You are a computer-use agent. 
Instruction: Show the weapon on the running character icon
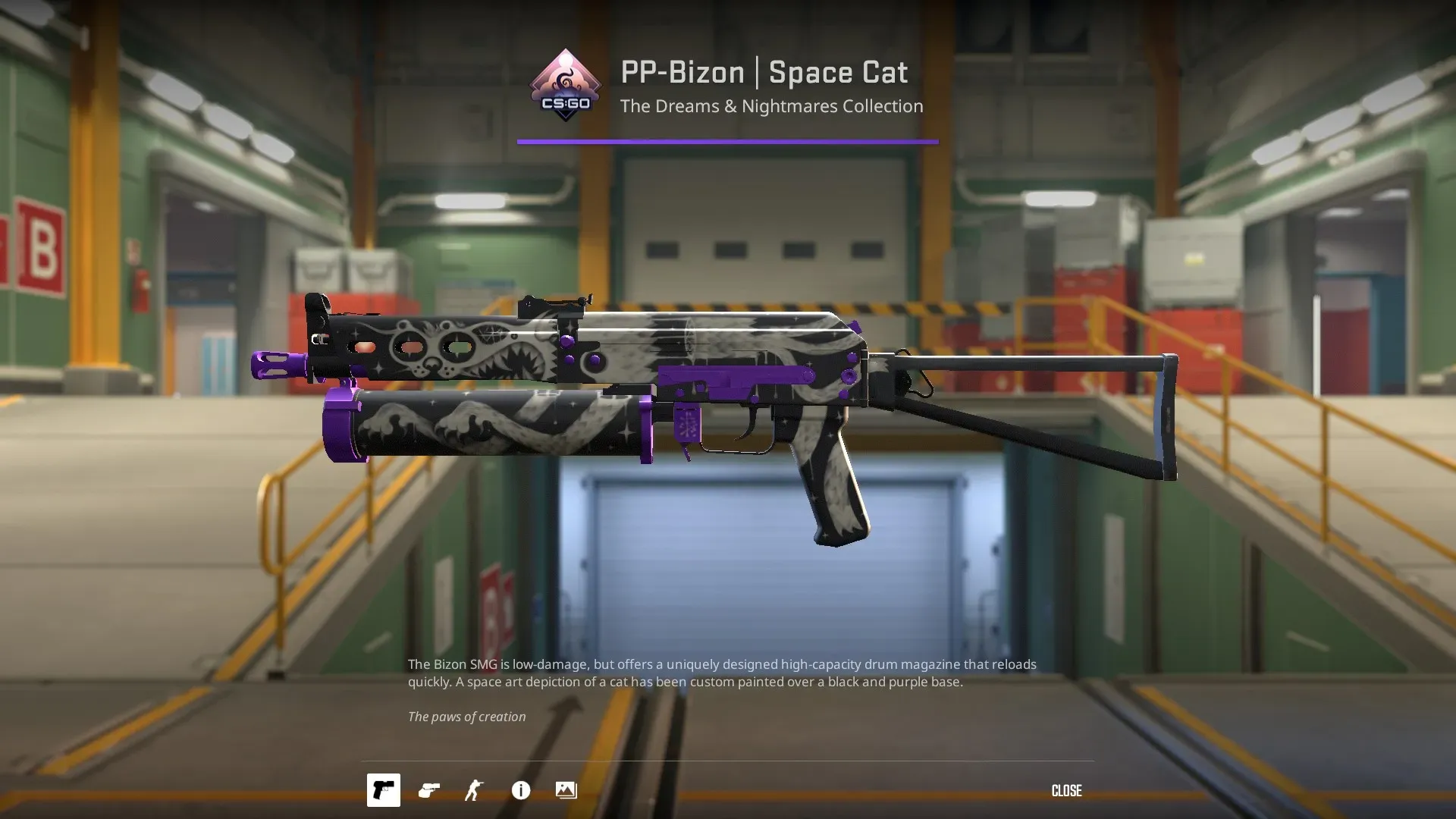pyautogui.click(x=474, y=790)
